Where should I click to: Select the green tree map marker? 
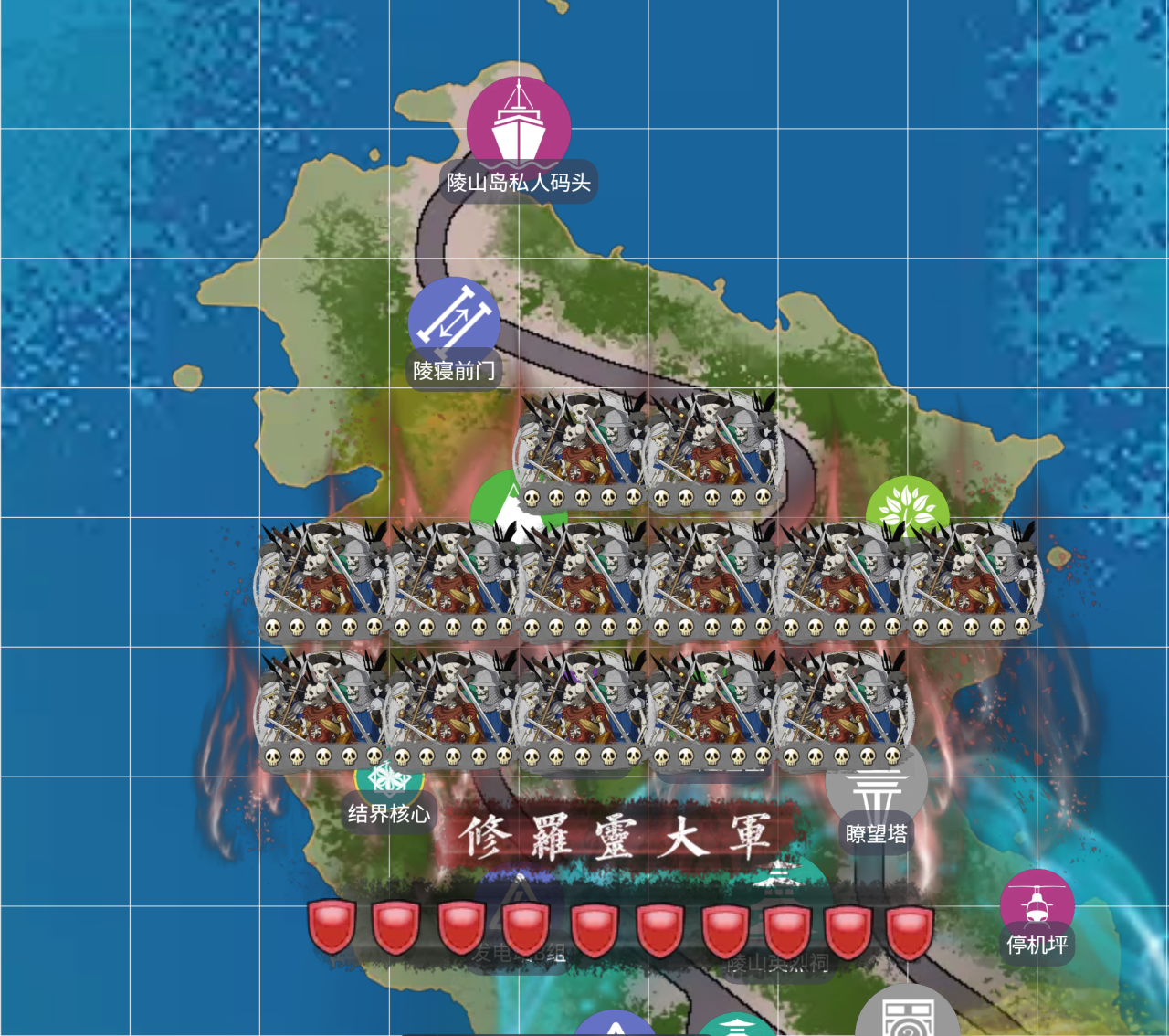(x=907, y=503)
